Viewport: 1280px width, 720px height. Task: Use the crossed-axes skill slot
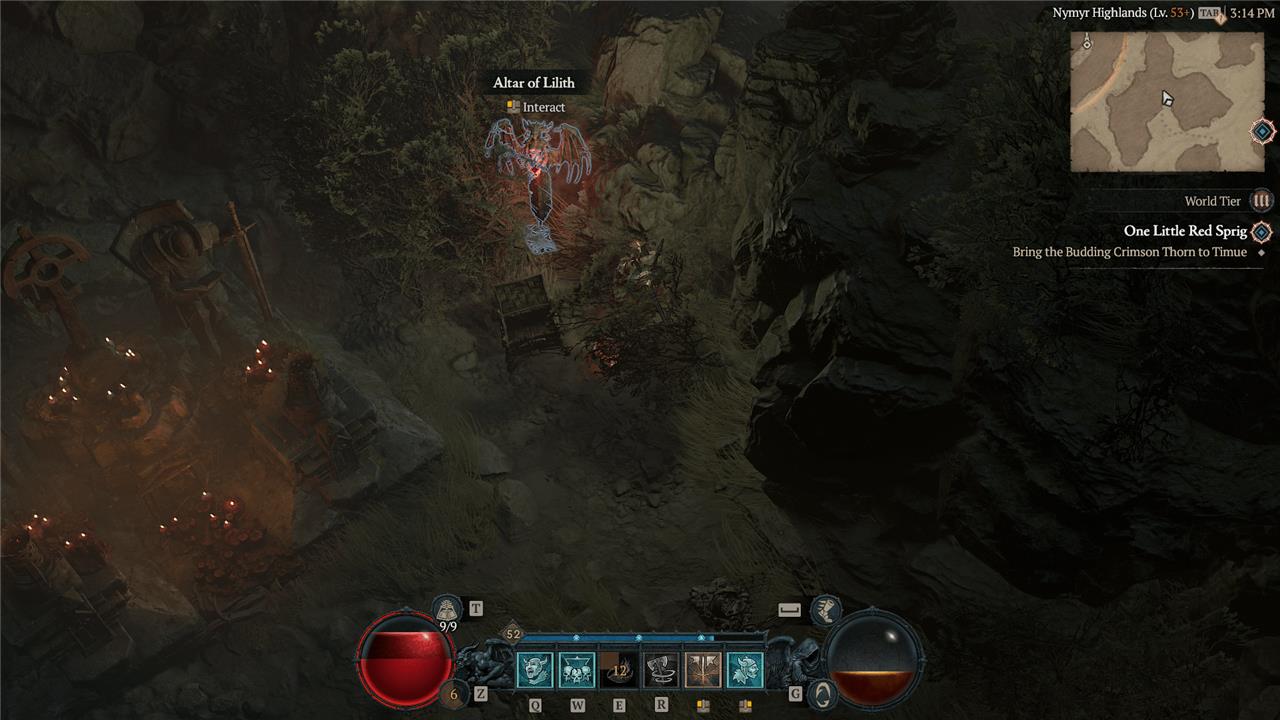pos(703,670)
